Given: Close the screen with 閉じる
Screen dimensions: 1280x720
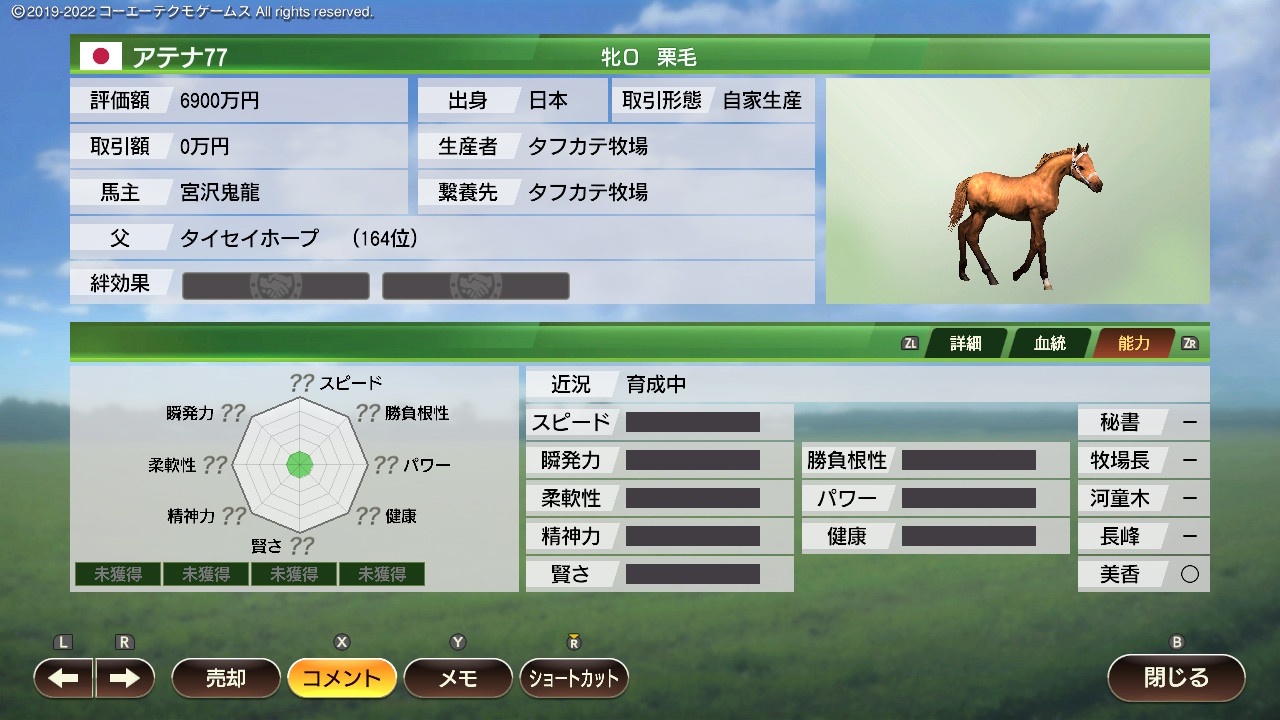Looking at the screenshot, I should click(1176, 678).
